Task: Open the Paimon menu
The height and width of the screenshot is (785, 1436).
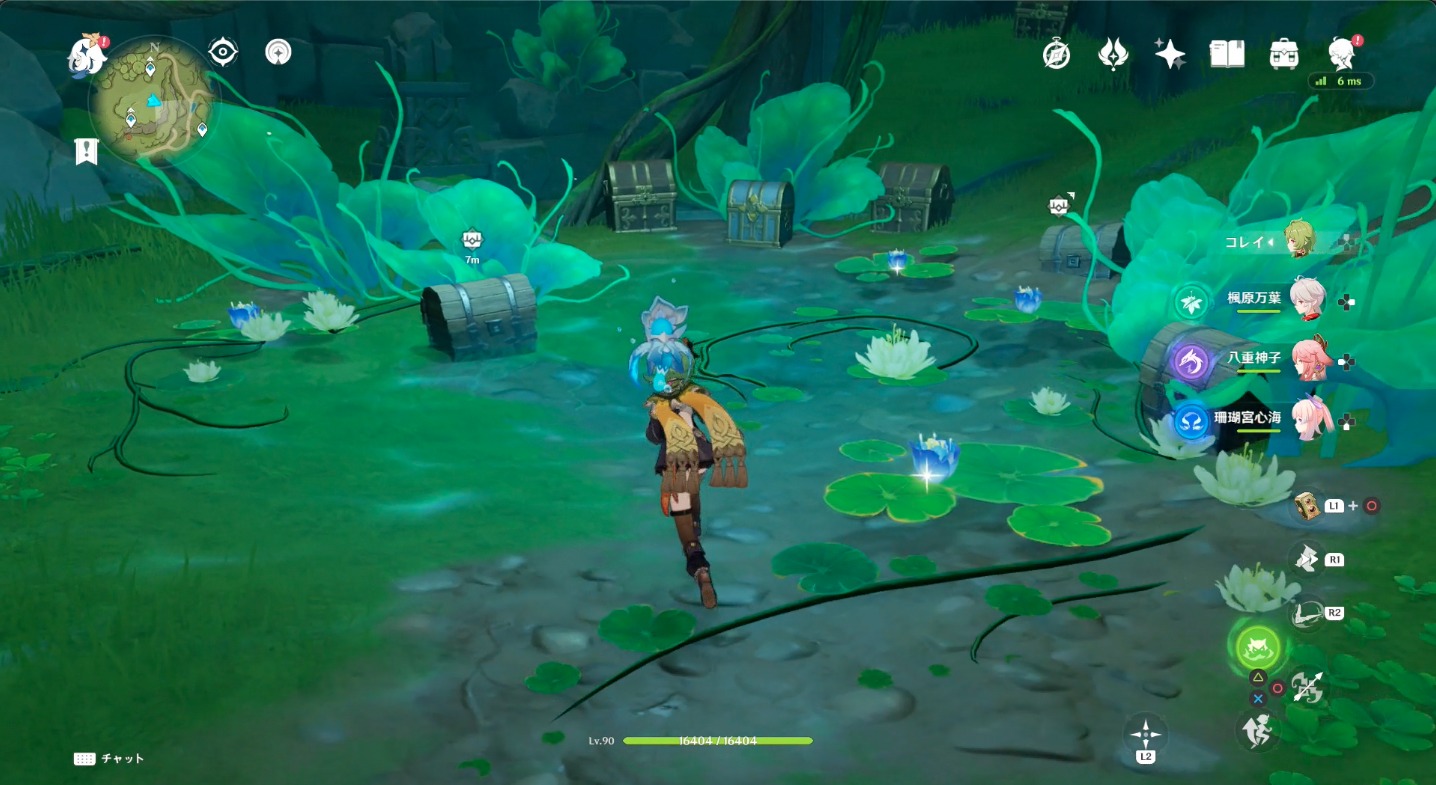Action: coord(88,56)
